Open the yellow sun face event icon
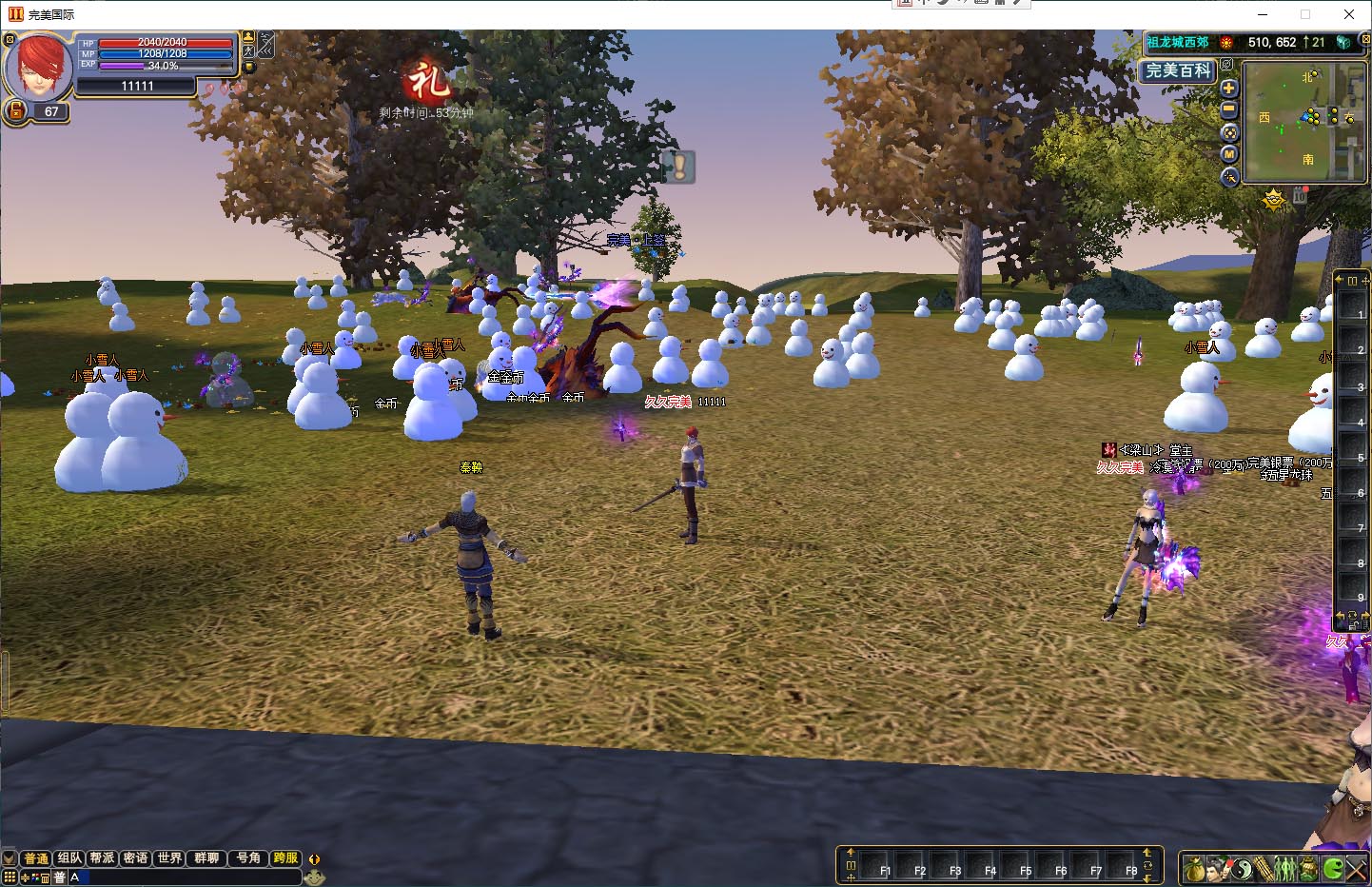Viewport: 1372px width, 887px height. point(1274,199)
